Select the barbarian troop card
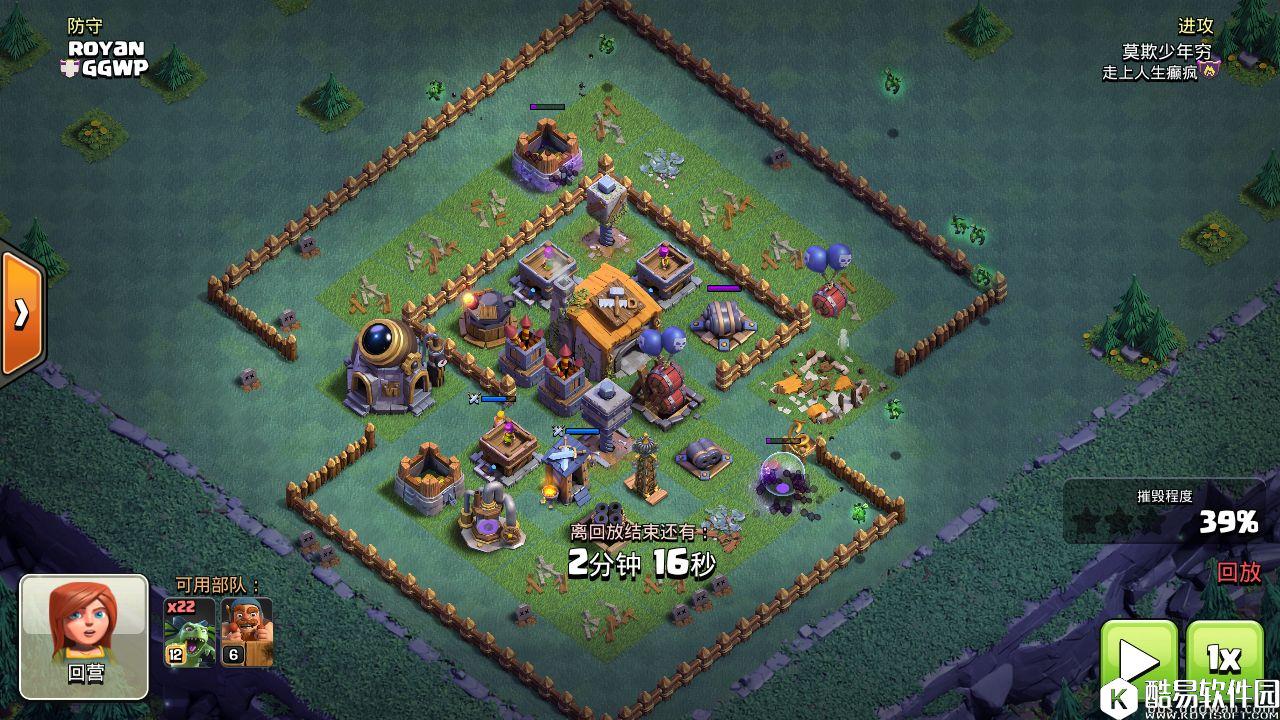 tap(246, 633)
